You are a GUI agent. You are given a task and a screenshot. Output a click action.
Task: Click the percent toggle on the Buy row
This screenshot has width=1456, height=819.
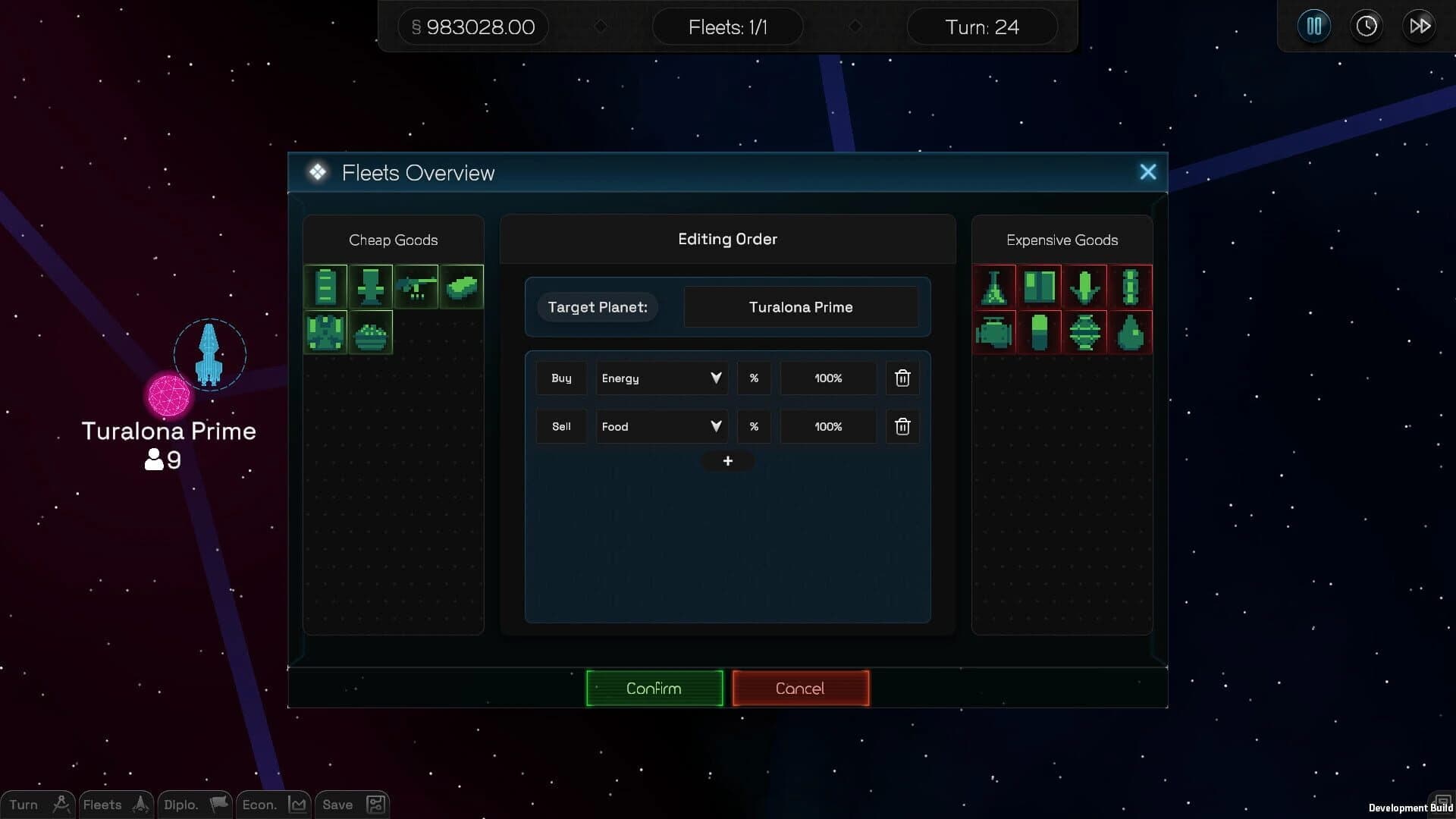coord(754,378)
